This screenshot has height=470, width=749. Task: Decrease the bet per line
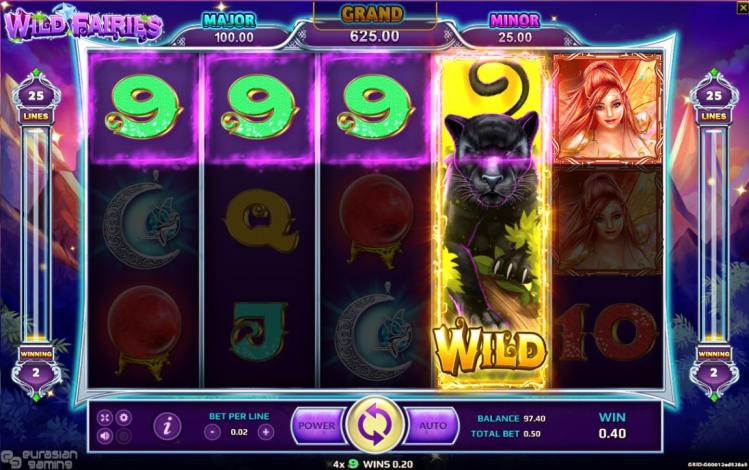212,432
